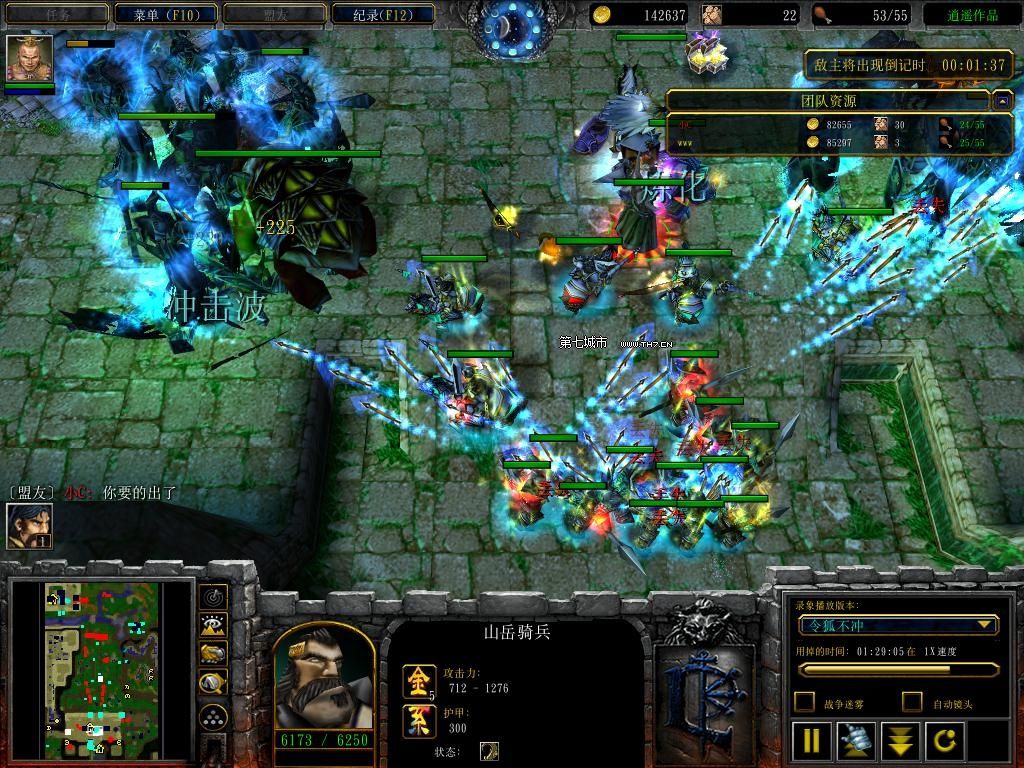This screenshot has width=1024, height=768.
Task: Enable the 自动镜头 auto camera checkbox
Action: click(x=912, y=702)
